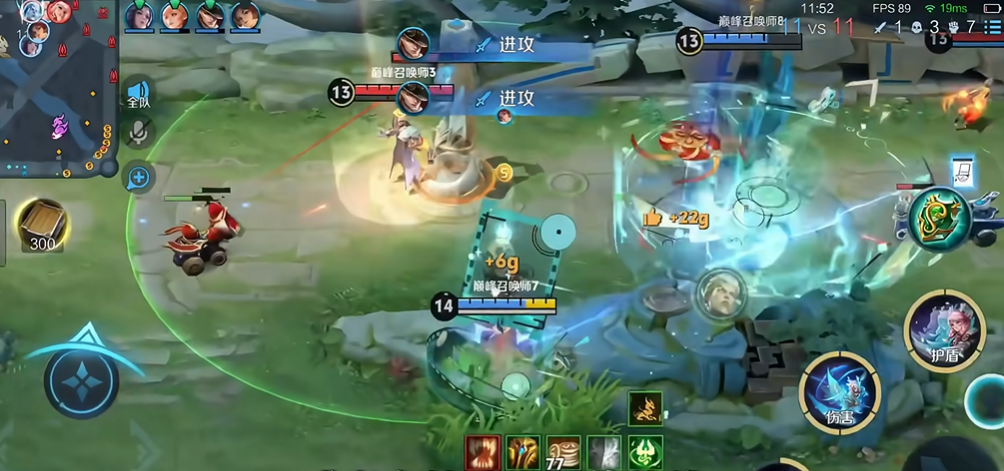
Task: Tap the small paper card icon
Action: pos(961,171)
